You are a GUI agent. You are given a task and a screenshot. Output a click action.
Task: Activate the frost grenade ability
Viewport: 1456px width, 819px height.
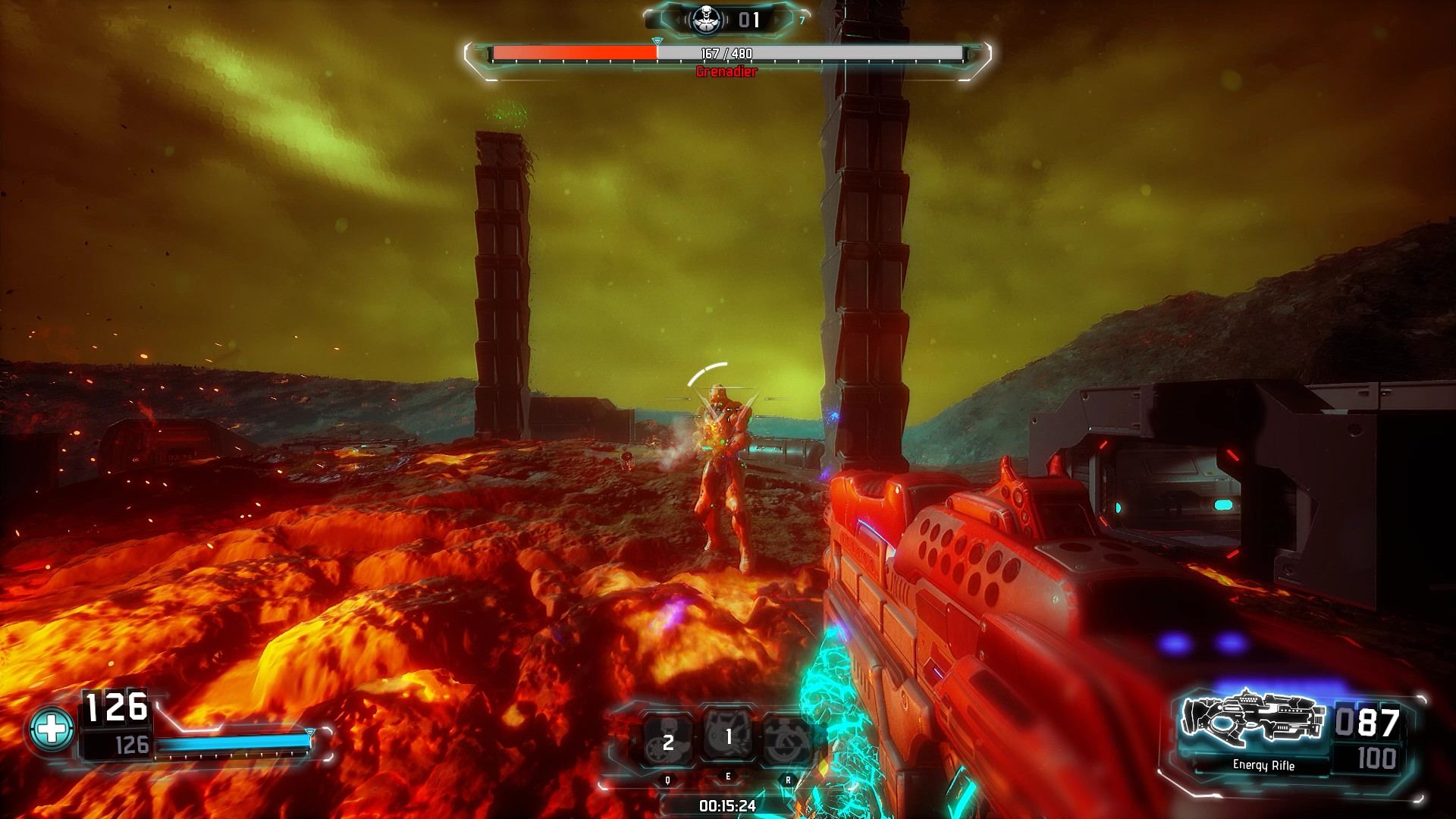pyautogui.click(x=667, y=739)
